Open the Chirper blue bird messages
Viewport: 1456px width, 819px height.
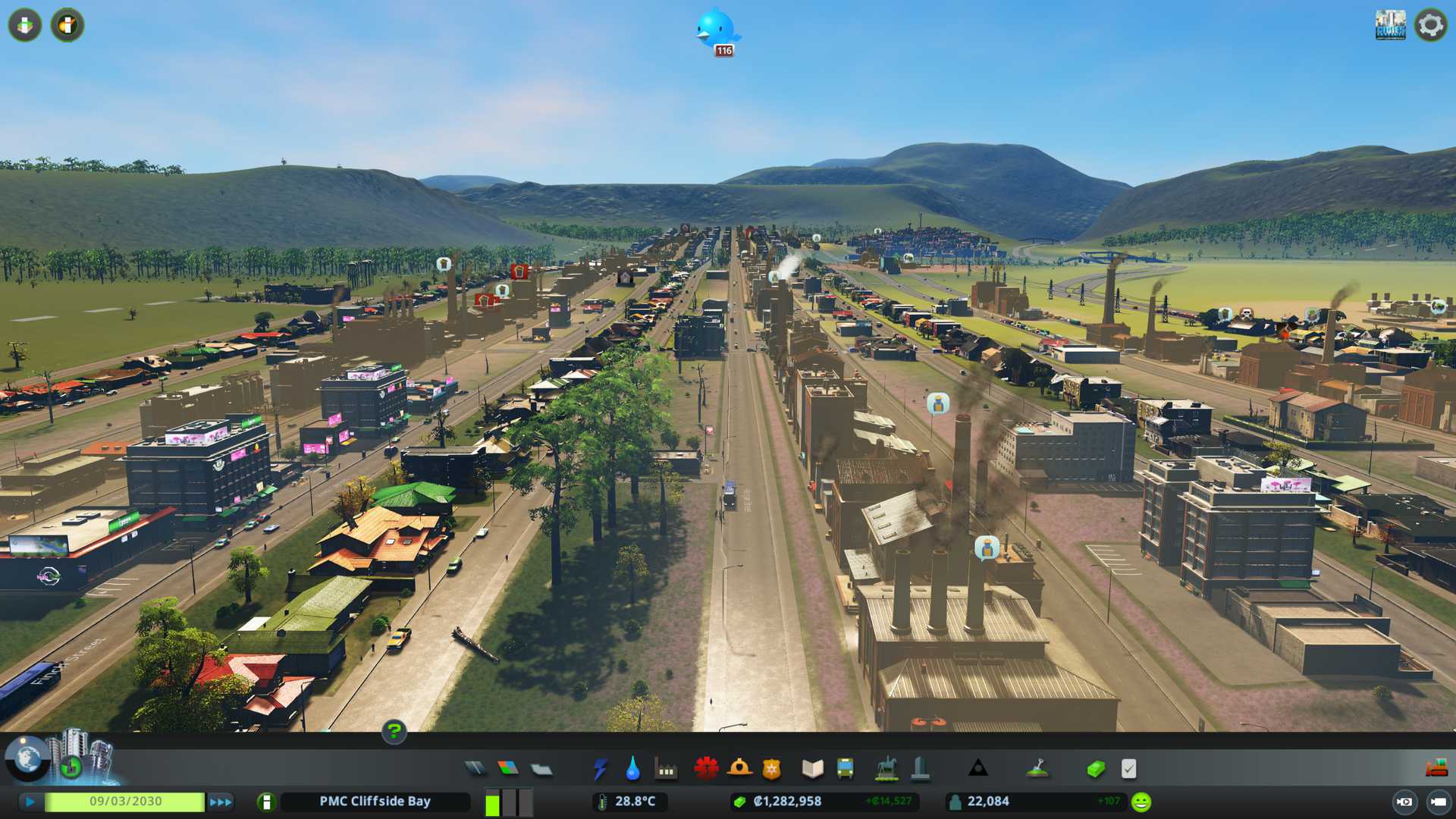pyautogui.click(x=716, y=30)
